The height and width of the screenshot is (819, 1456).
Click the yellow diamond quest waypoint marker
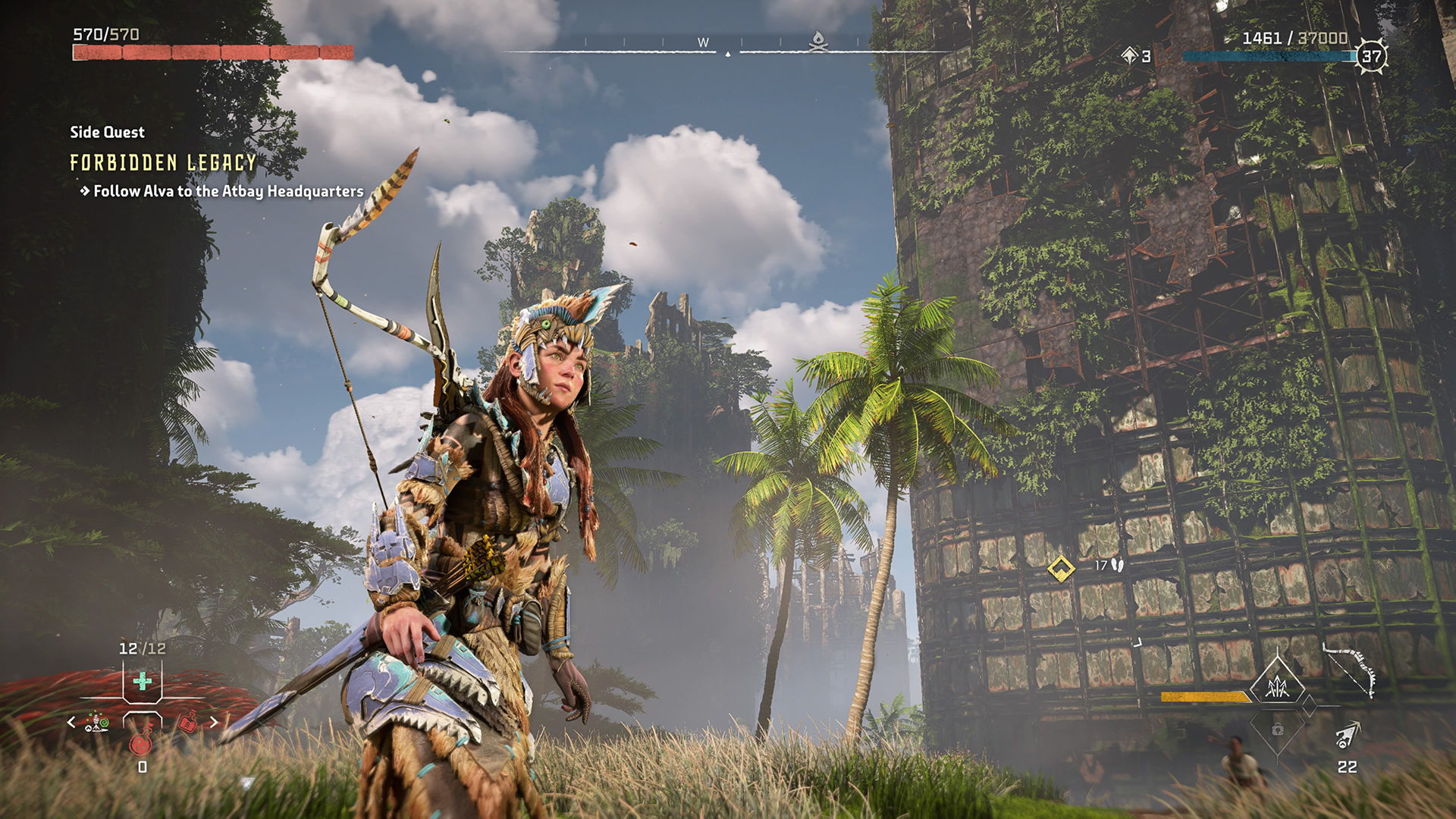1060,568
